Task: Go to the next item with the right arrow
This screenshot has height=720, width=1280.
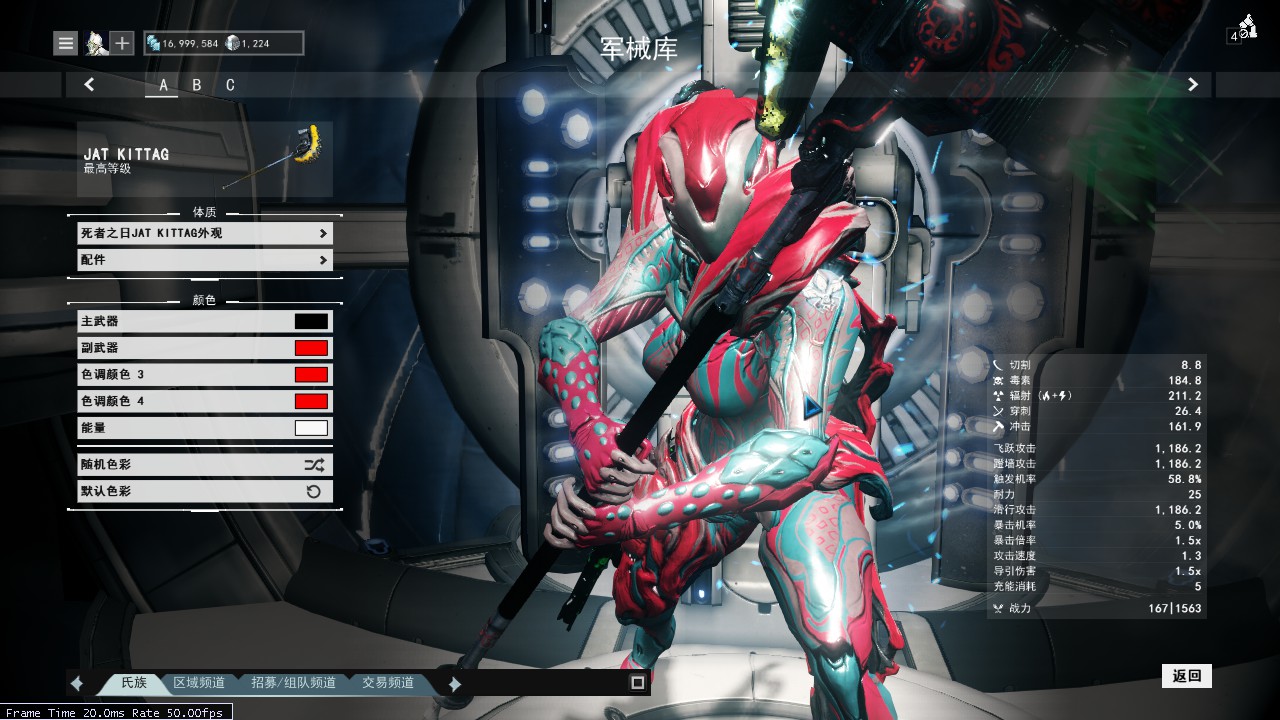Action: coord(1192,85)
